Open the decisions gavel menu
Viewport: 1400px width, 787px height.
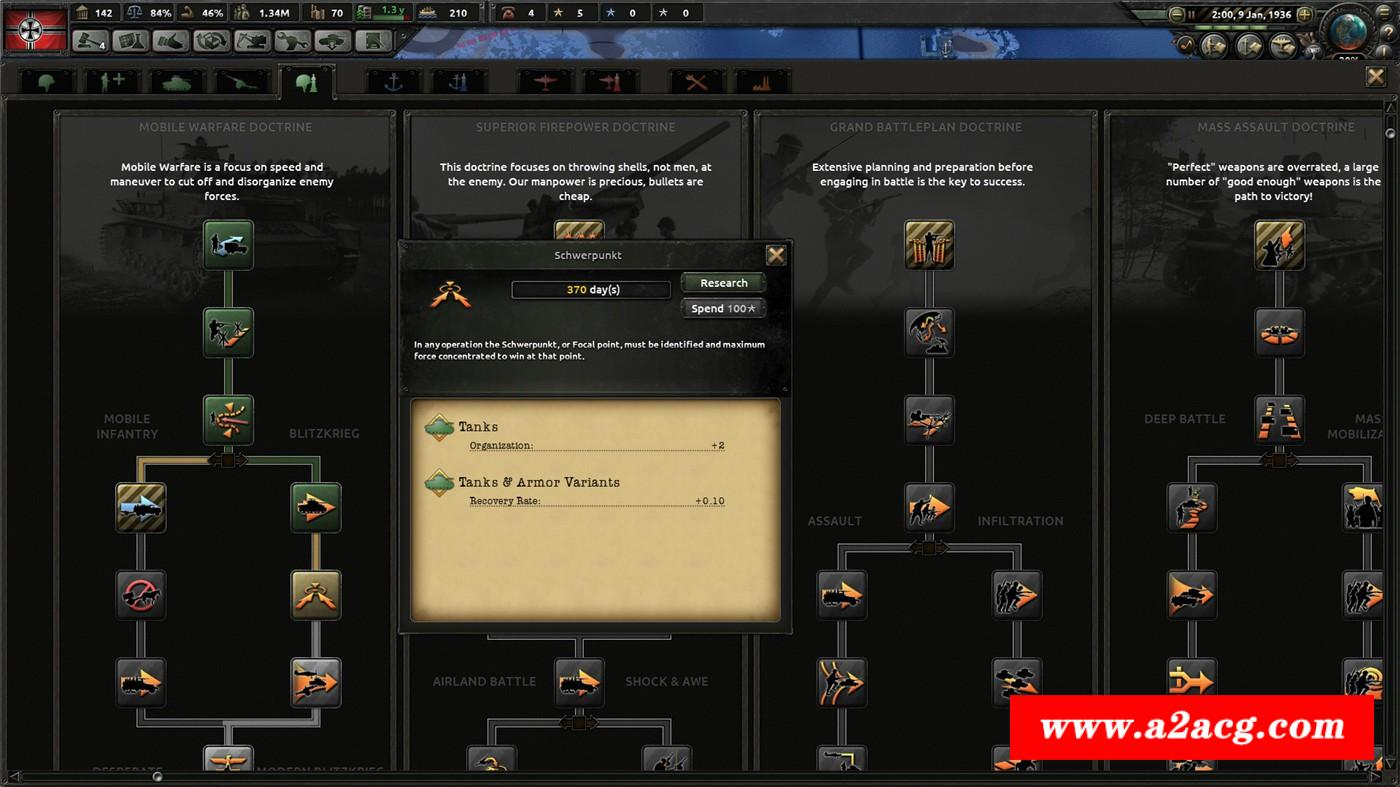coord(90,41)
